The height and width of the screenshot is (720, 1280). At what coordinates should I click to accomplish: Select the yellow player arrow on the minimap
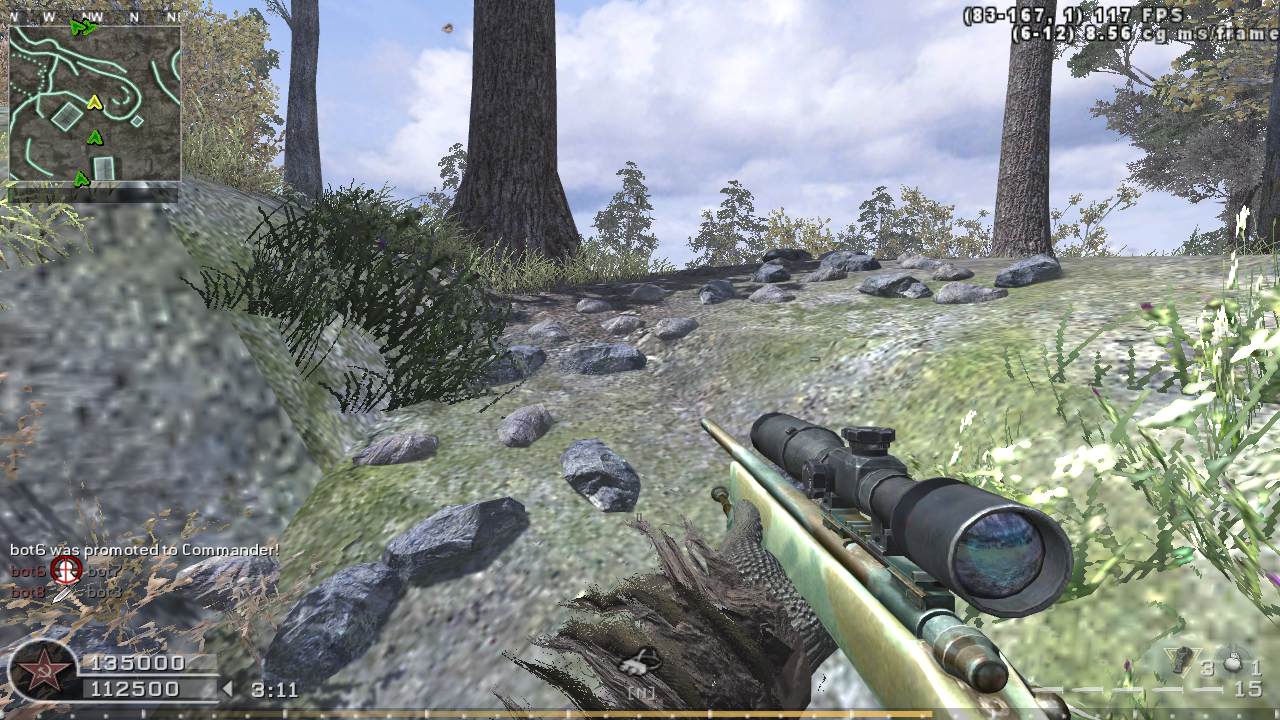coord(94,102)
